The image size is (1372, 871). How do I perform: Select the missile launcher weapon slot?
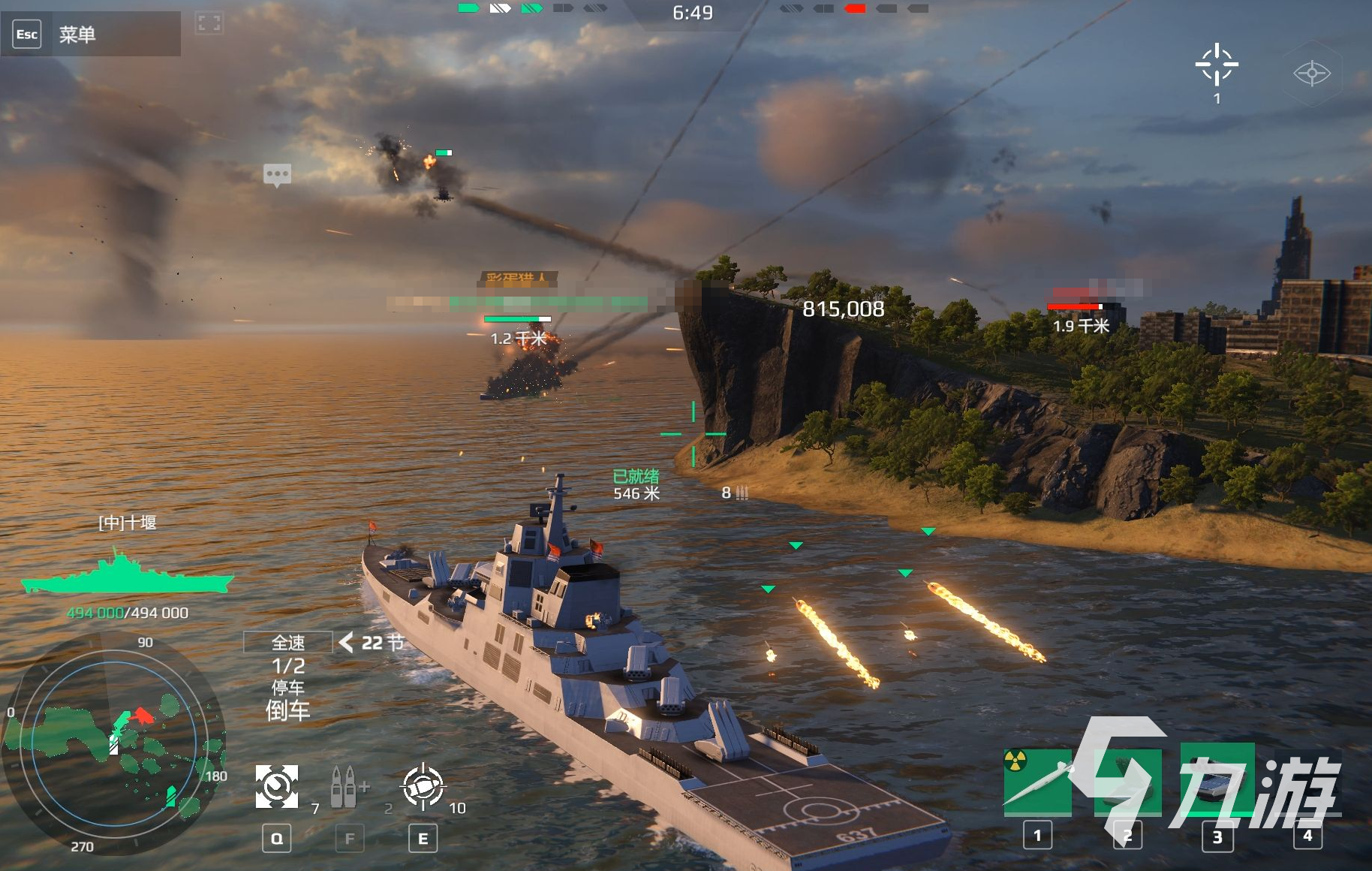(x=1127, y=781)
